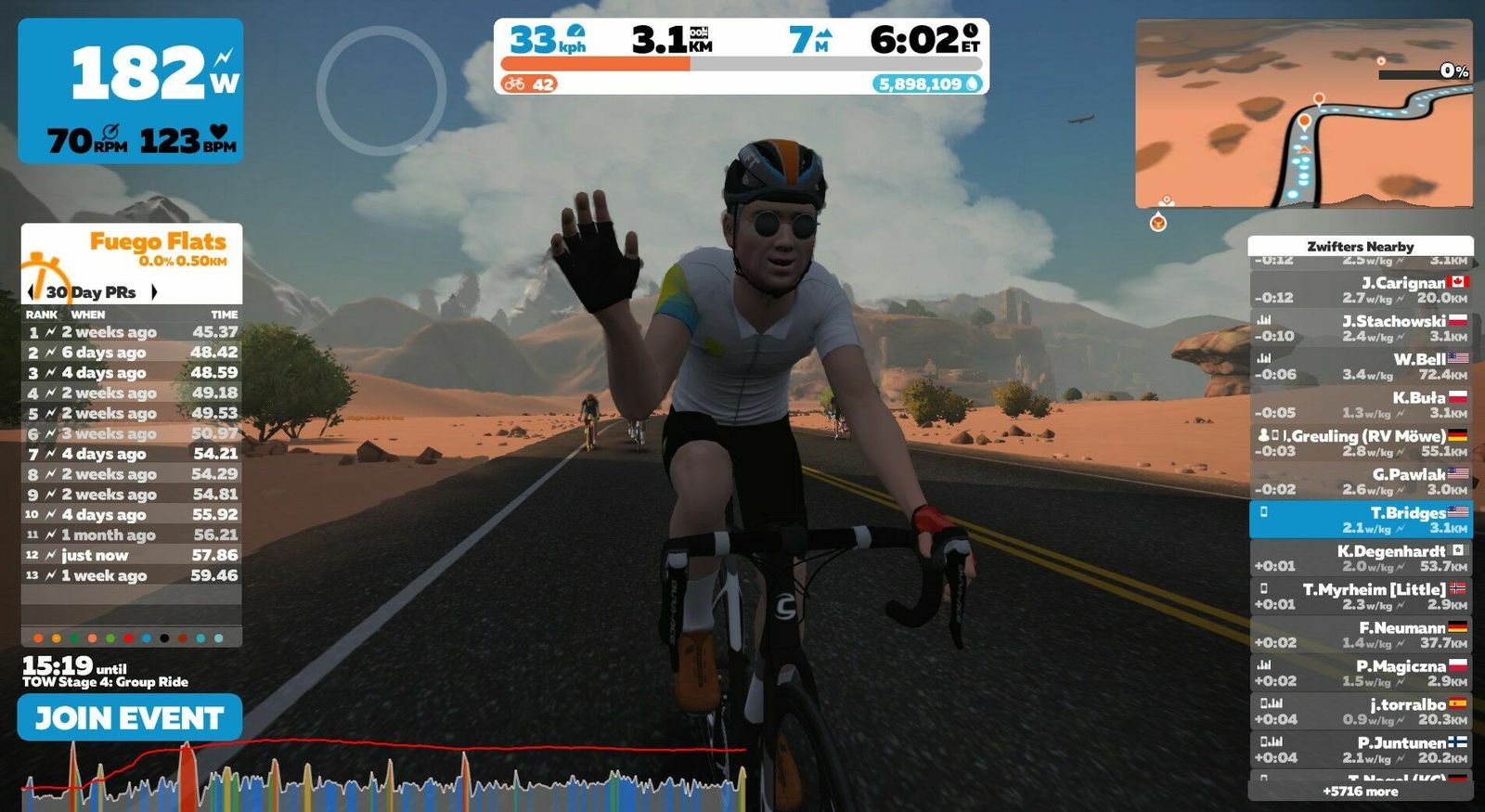Click the highlighted T.Bridges rider row
The image size is (1485, 812).
pos(1361,520)
